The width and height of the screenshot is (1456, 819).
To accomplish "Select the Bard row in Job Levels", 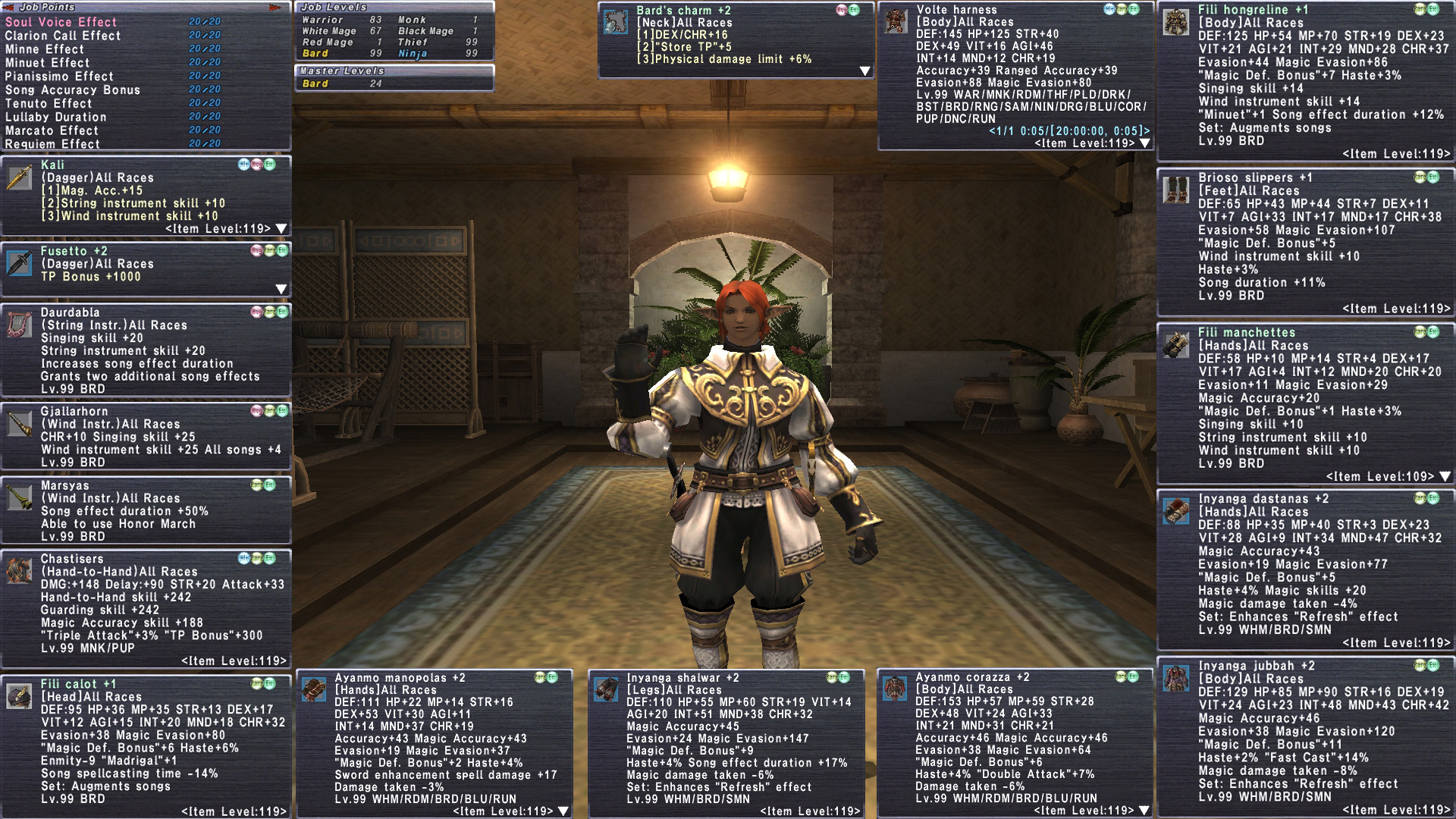I will [x=315, y=54].
